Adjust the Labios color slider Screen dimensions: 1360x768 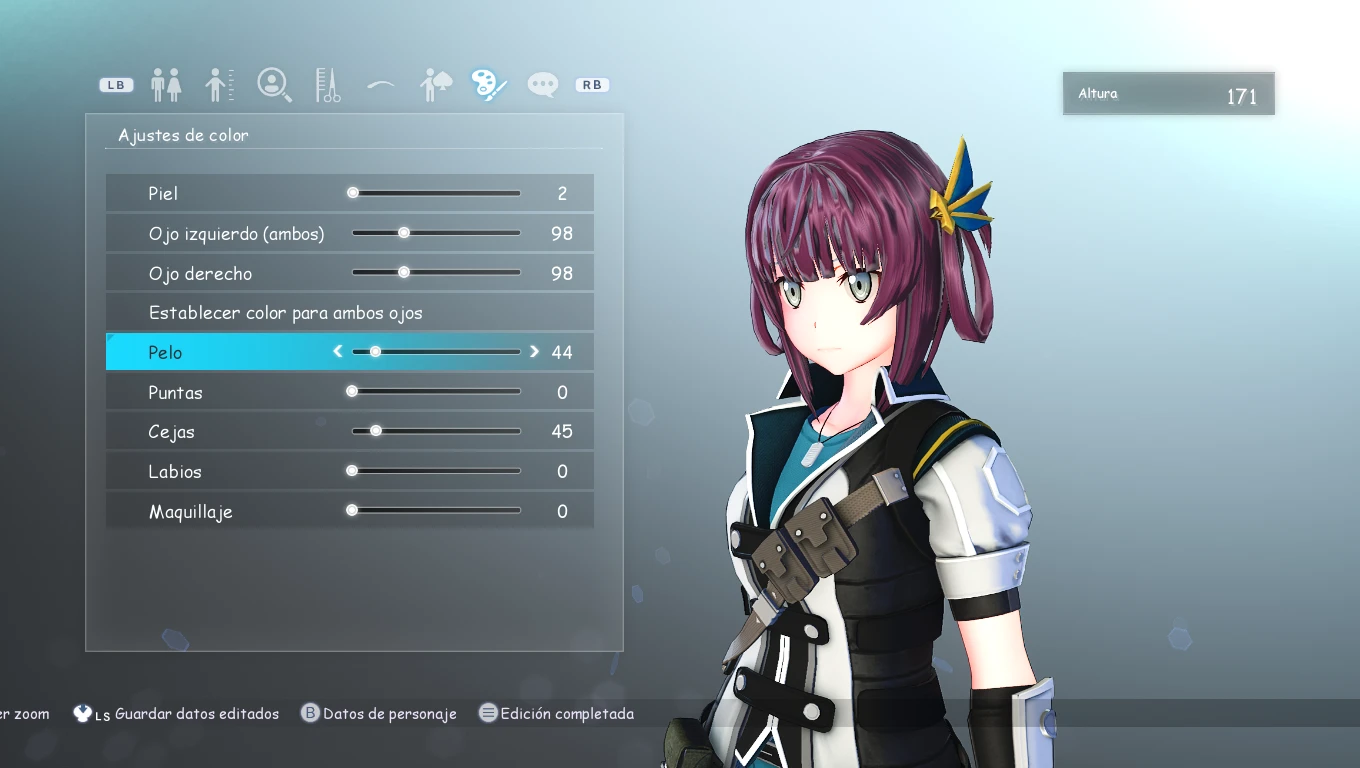pos(436,471)
